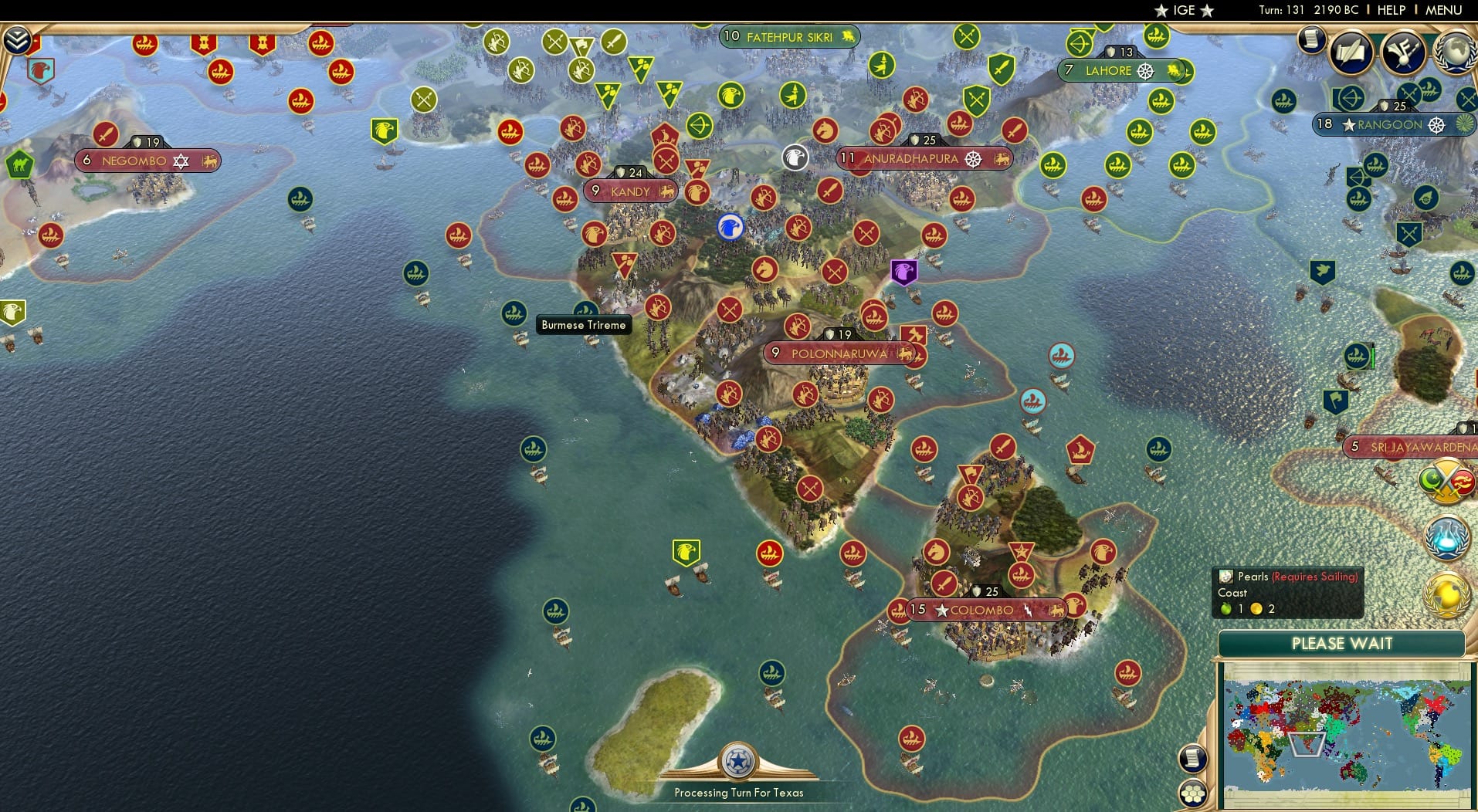Click HELP in the top bar
The image size is (1478, 812).
1390,11
